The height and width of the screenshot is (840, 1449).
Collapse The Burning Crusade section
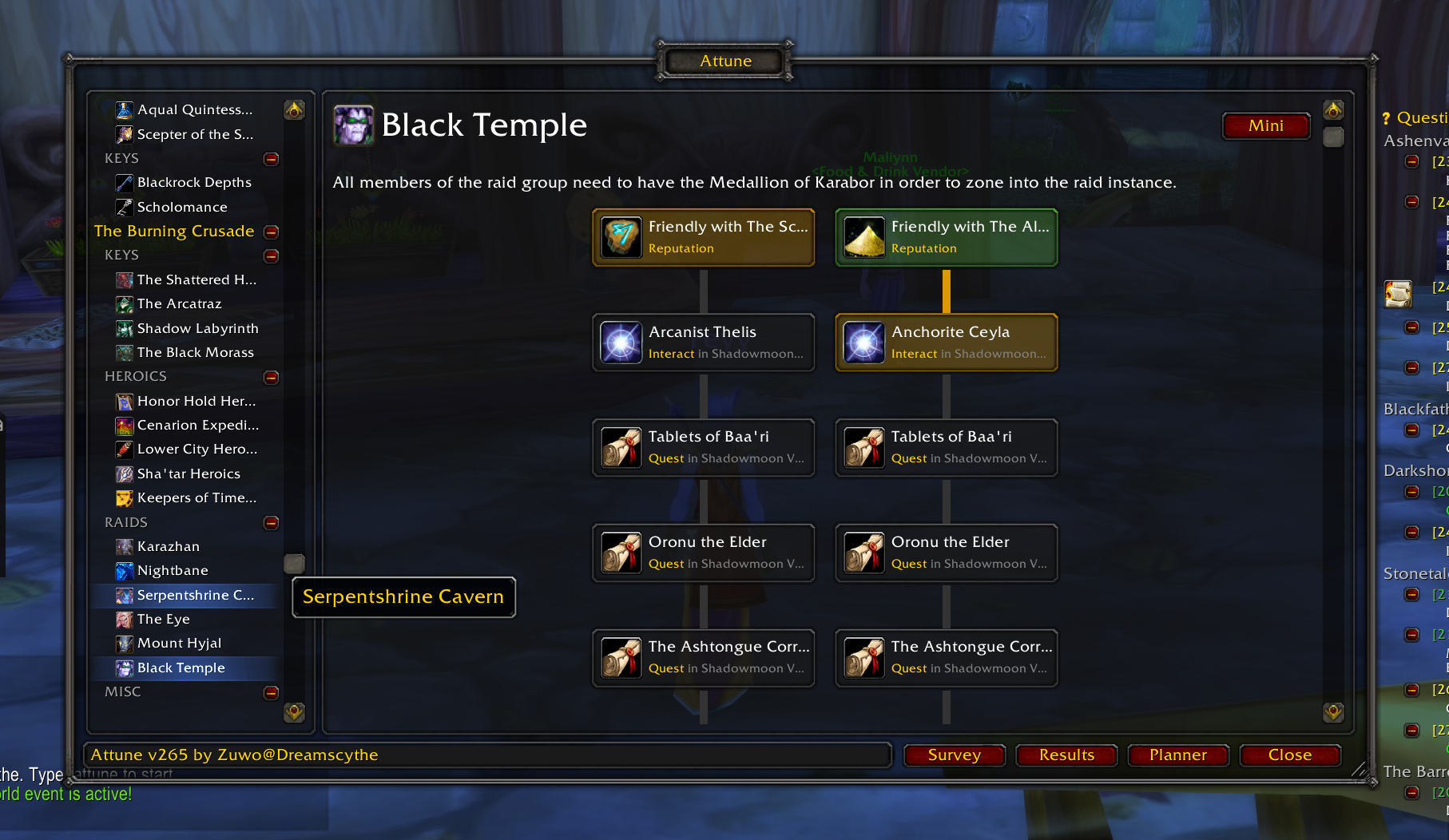272,232
